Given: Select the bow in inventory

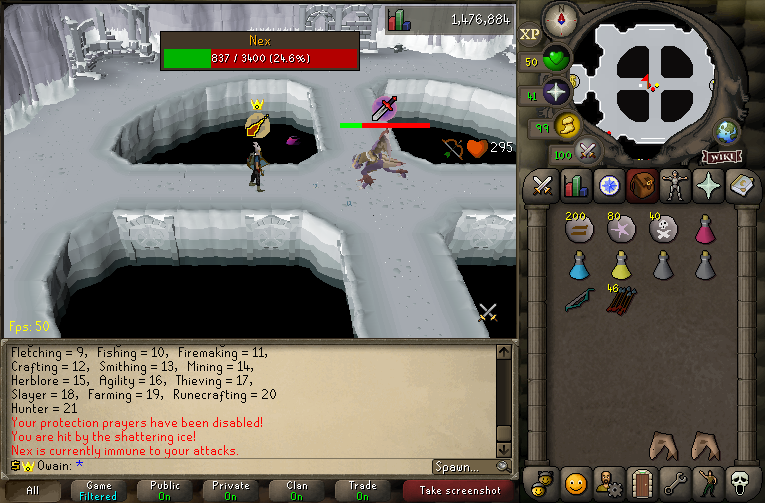Looking at the screenshot, I should coord(578,300).
